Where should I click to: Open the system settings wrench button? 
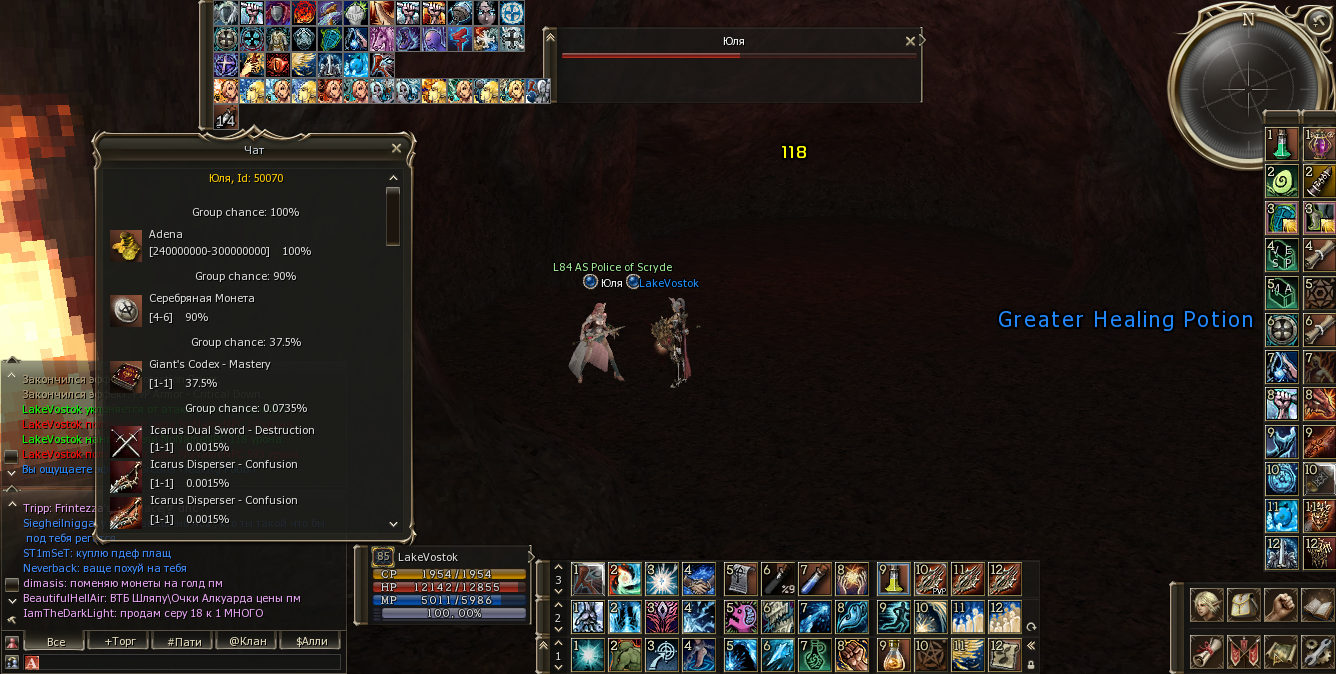[1318, 652]
